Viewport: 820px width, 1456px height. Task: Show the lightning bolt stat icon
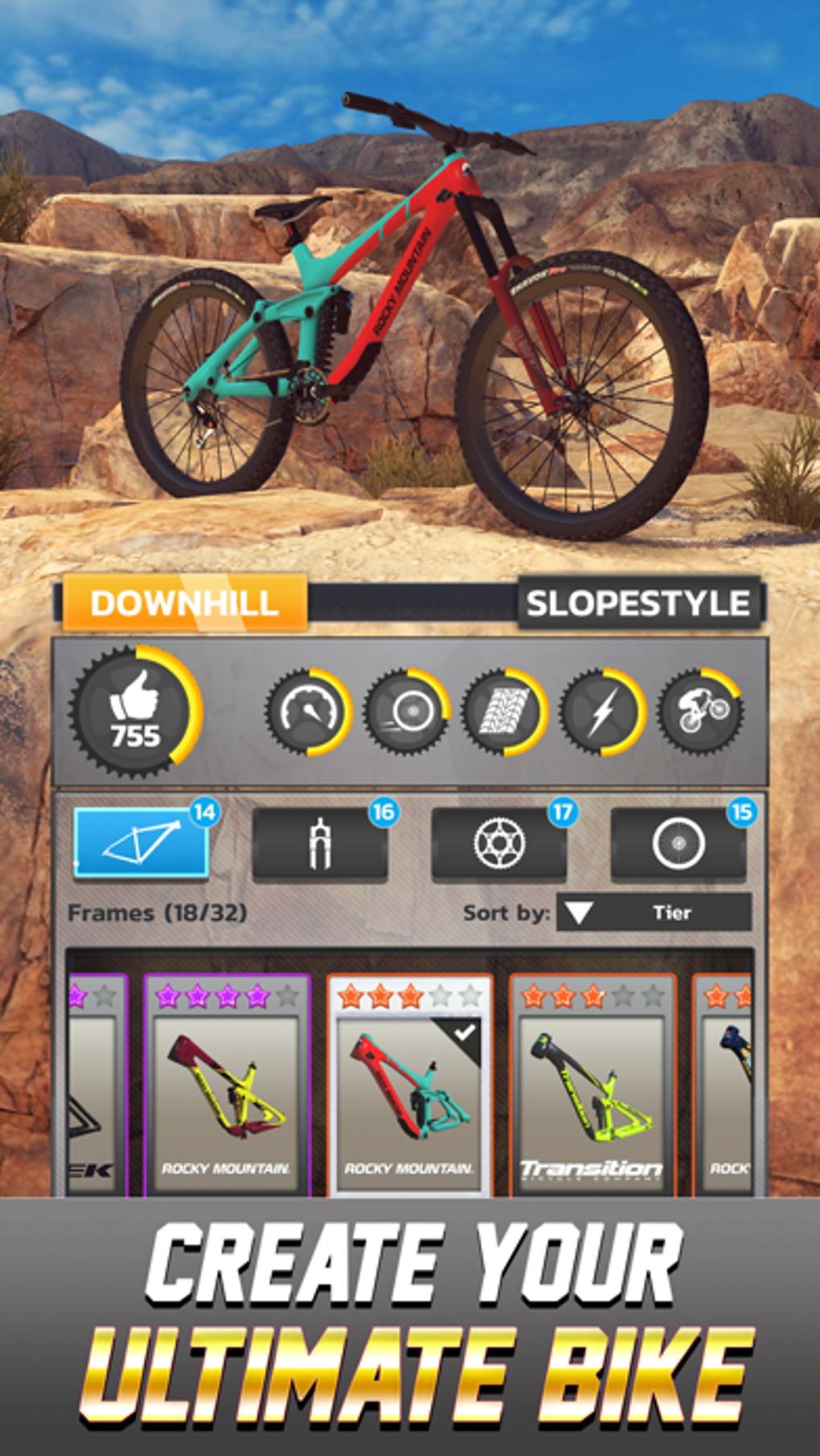[602, 712]
